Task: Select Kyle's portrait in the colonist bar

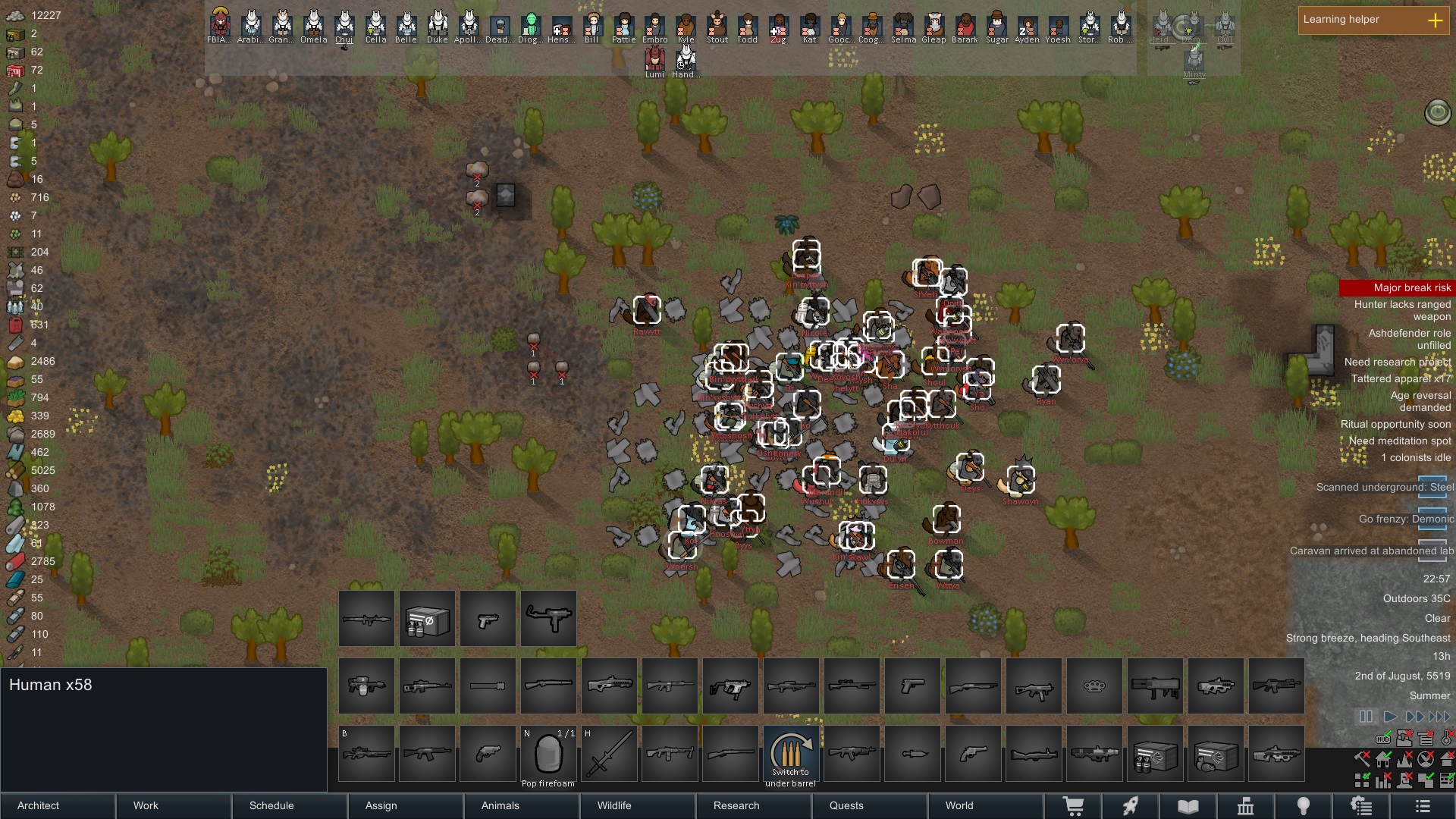Action: click(687, 27)
